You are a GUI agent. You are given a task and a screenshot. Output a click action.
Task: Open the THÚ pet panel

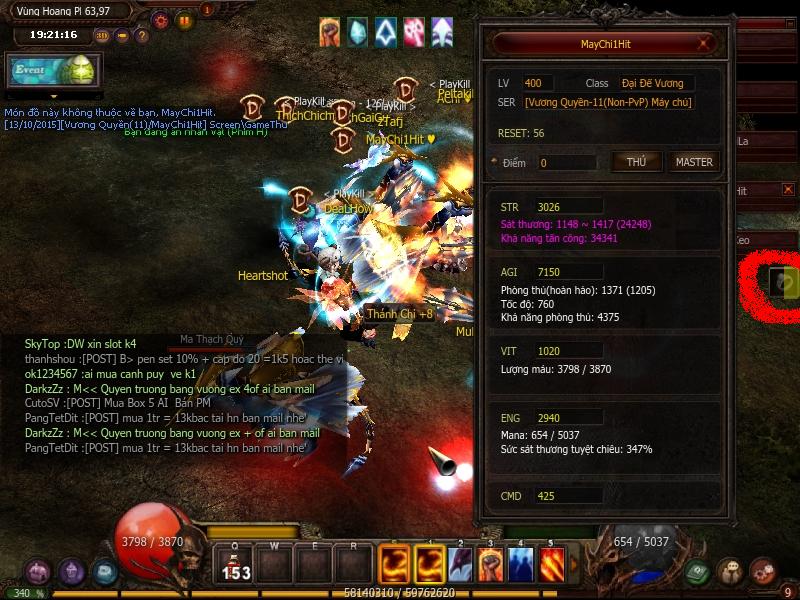click(x=636, y=162)
